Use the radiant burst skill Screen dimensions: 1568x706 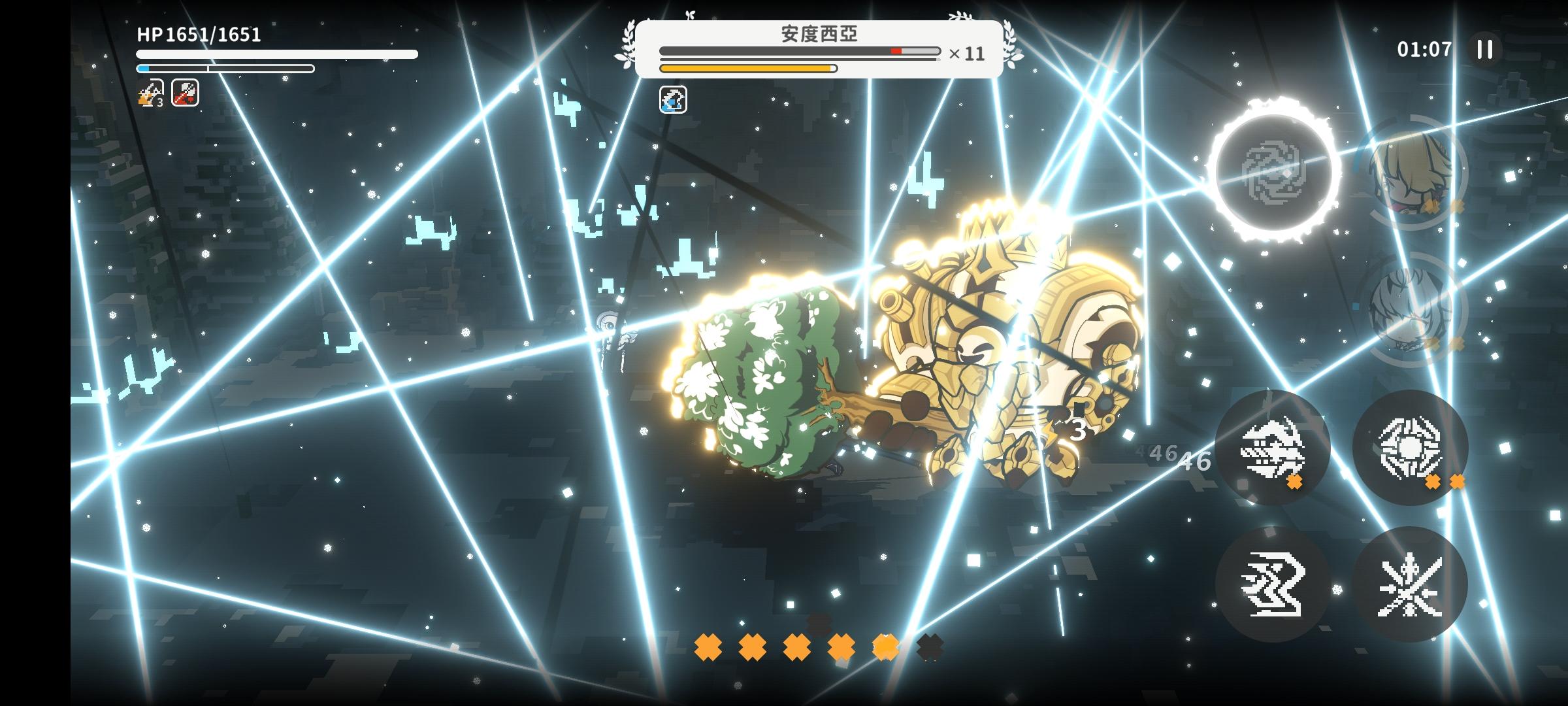coord(1410,448)
